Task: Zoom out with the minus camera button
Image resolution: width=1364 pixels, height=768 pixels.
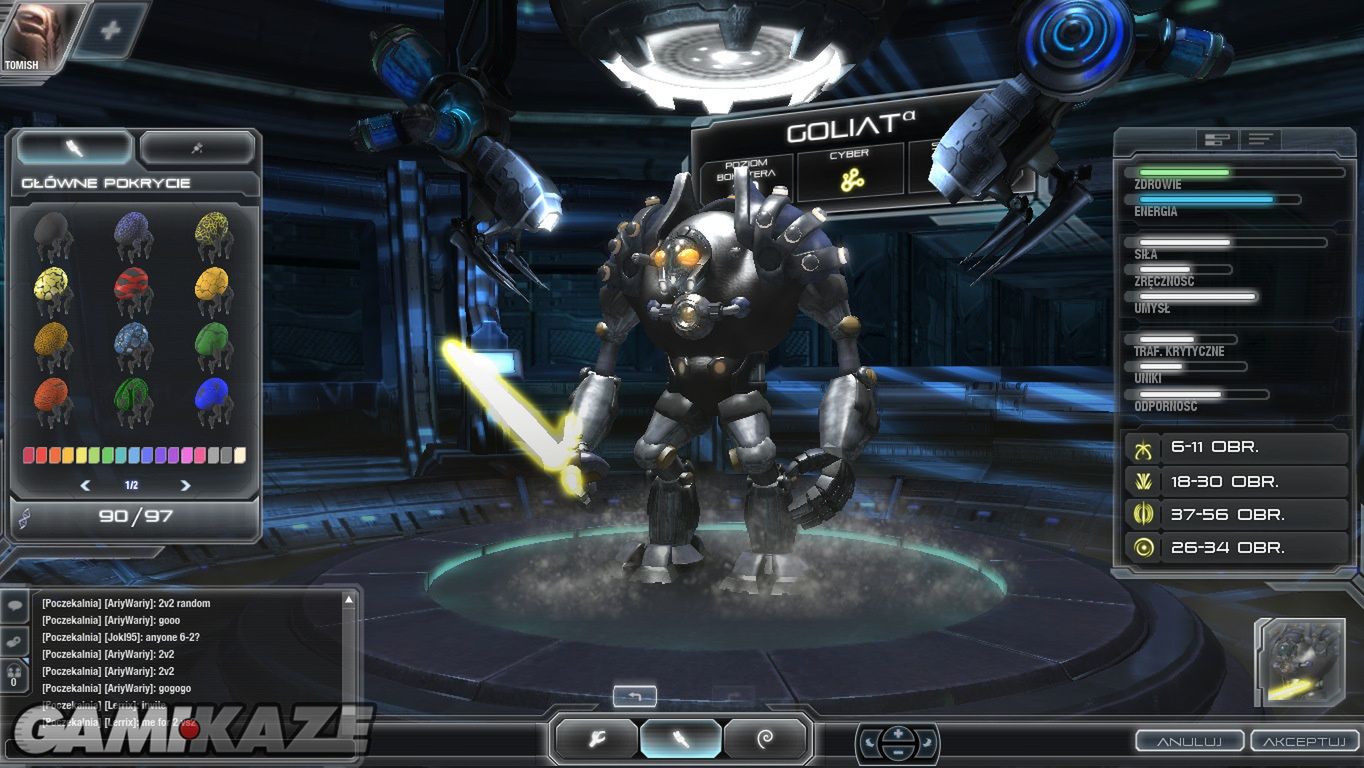Action: click(x=898, y=752)
